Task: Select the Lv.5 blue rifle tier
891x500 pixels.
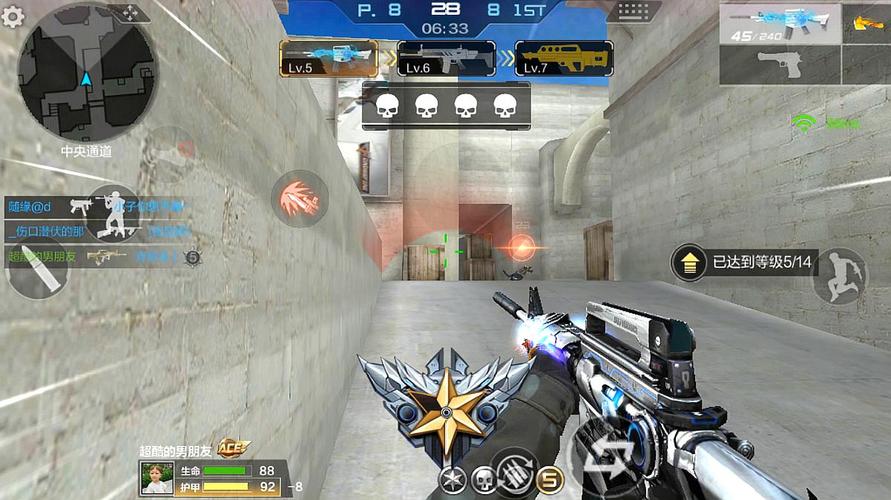Action: click(328, 58)
